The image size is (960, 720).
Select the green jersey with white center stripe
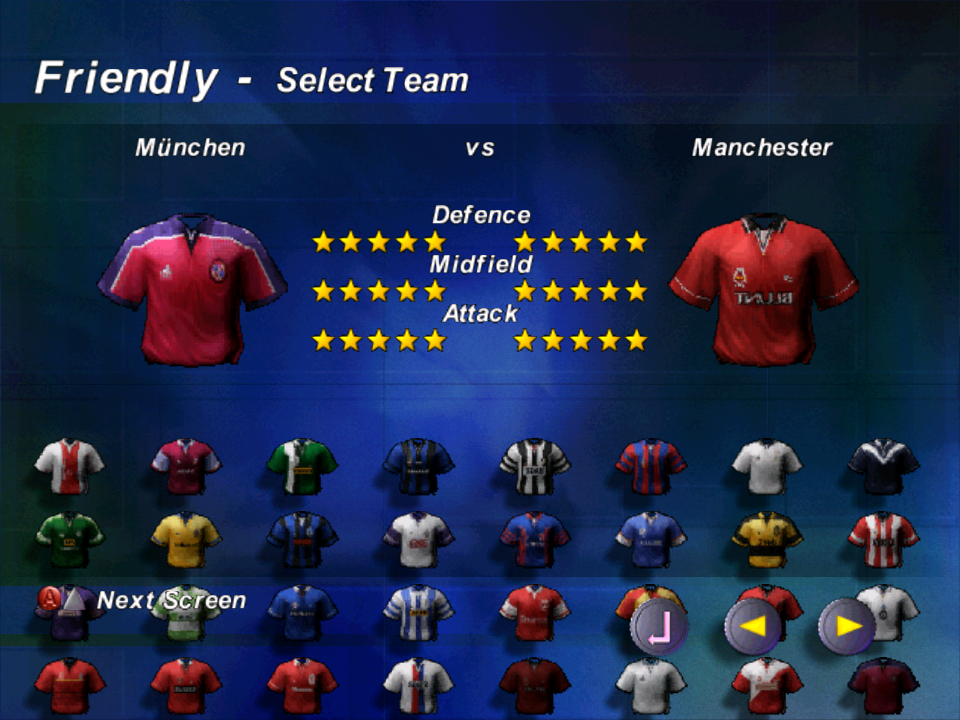coord(302,466)
